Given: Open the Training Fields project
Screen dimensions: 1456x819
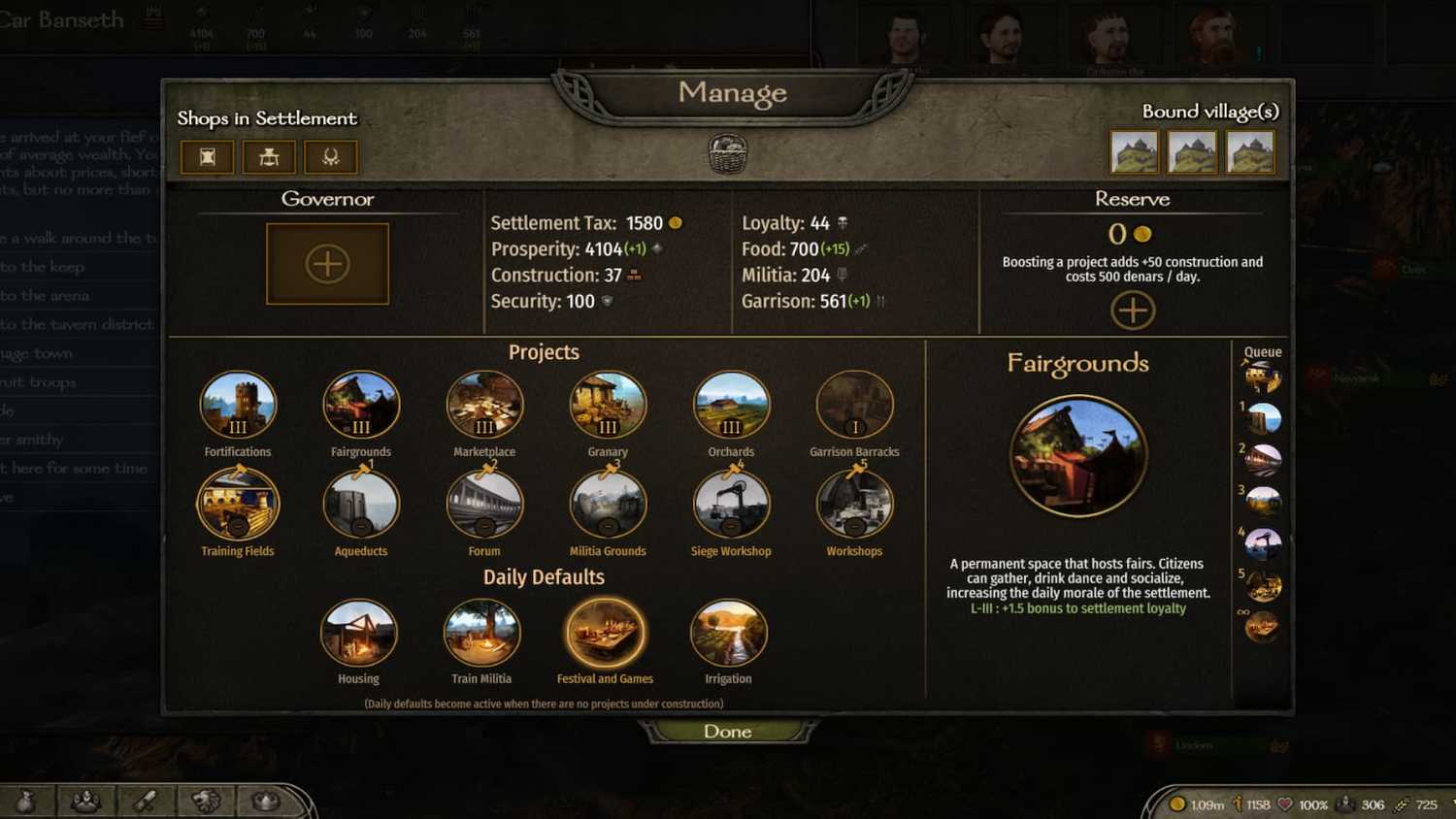Looking at the screenshot, I should click(238, 505).
